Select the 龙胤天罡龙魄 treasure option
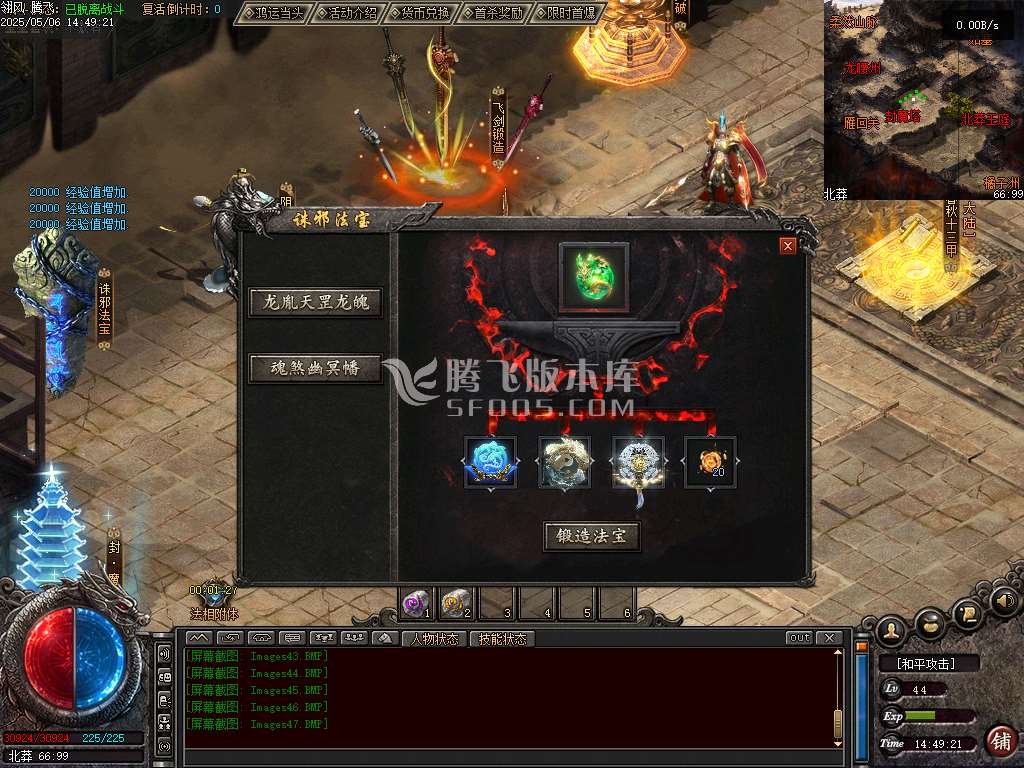 point(316,302)
